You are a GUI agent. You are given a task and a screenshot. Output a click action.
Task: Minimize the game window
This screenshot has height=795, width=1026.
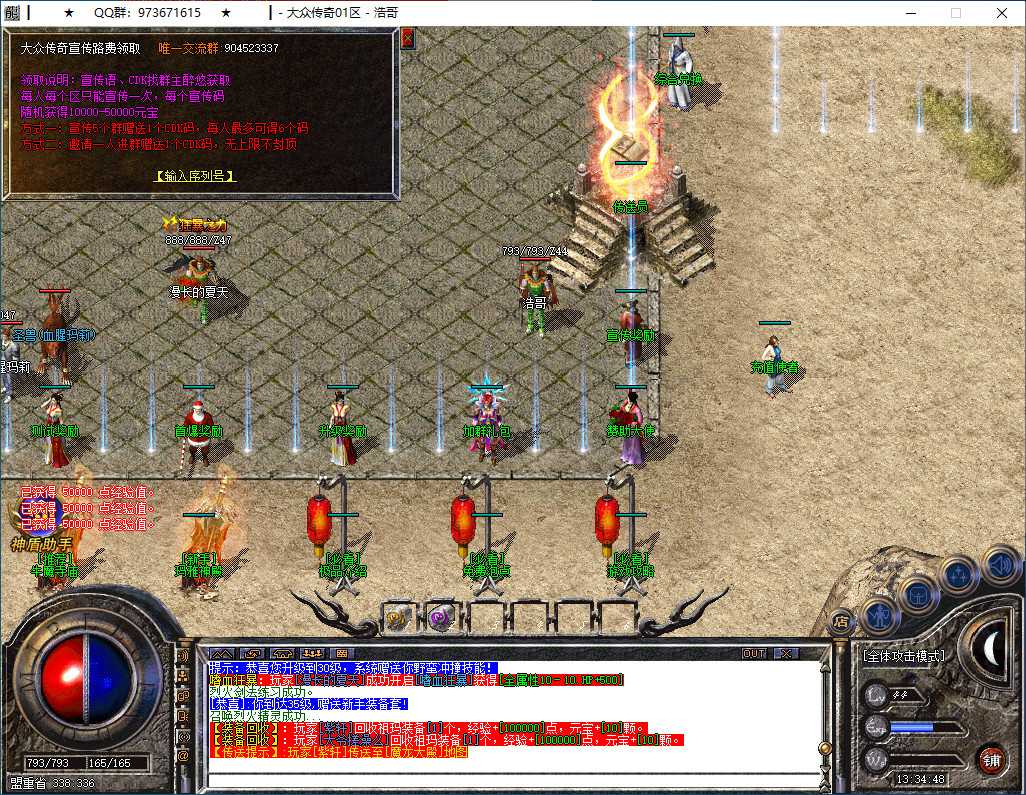(909, 13)
